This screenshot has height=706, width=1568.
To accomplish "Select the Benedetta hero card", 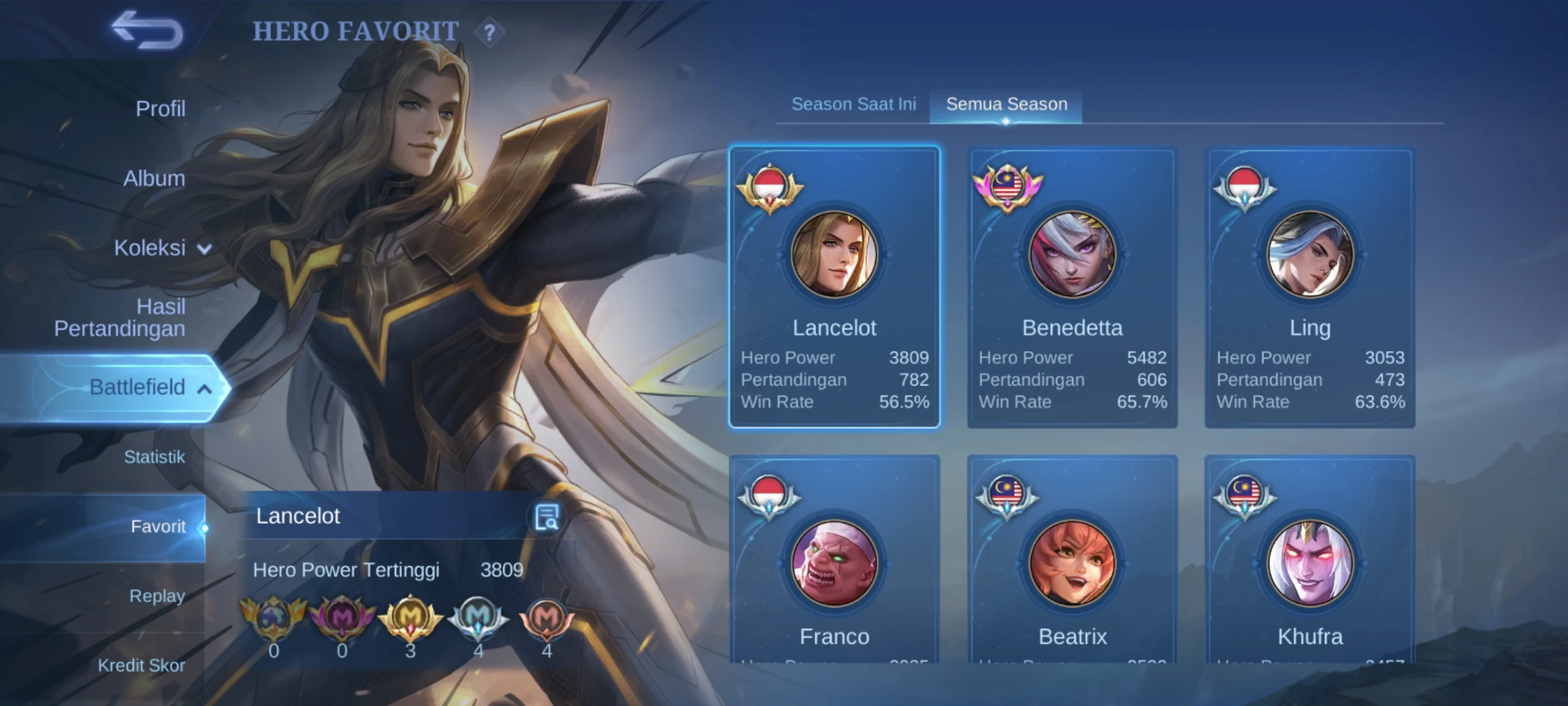I will click(x=1072, y=288).
